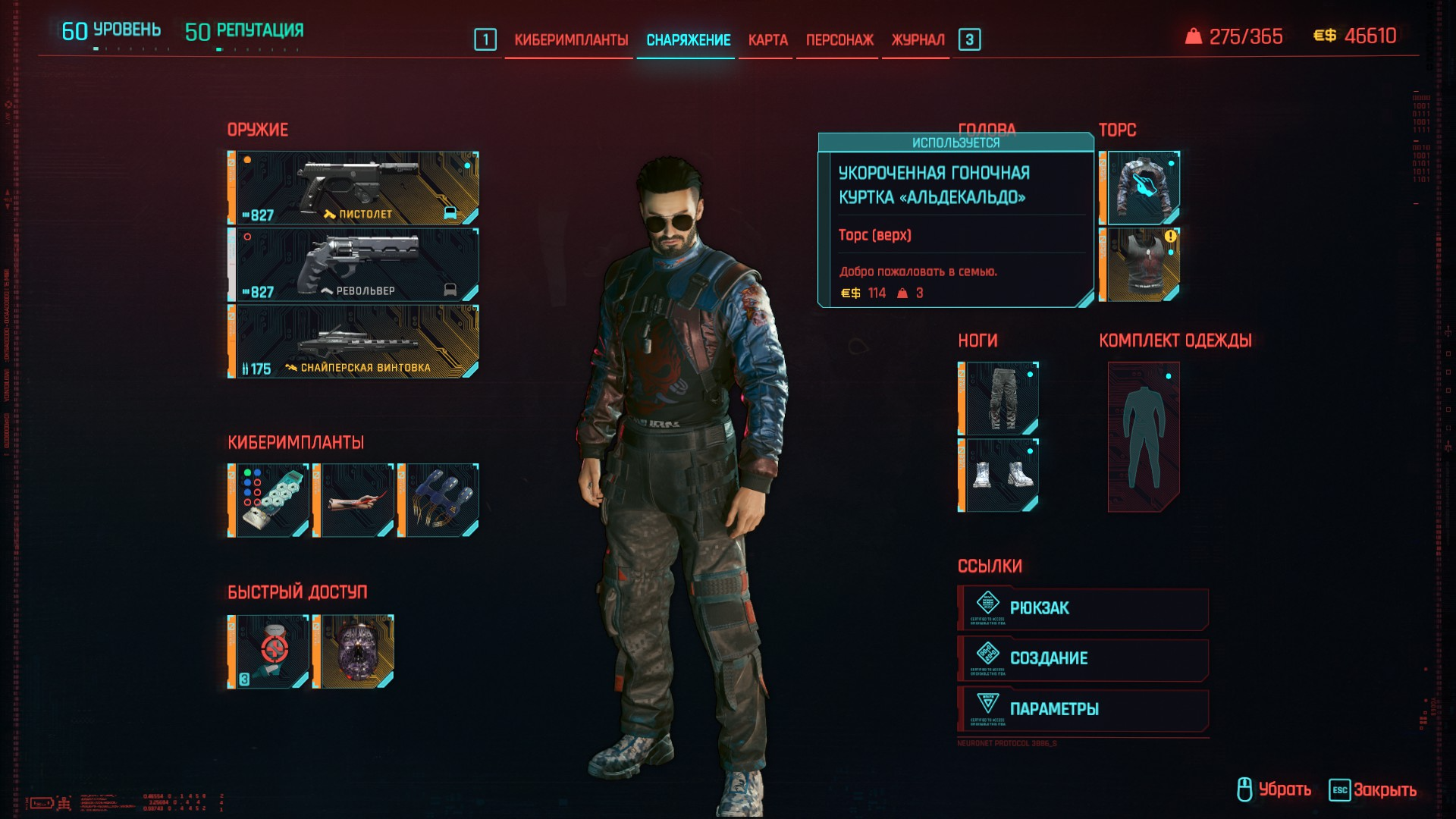
Task: Select the grenade quick access slot
Action: click(354, 651)
